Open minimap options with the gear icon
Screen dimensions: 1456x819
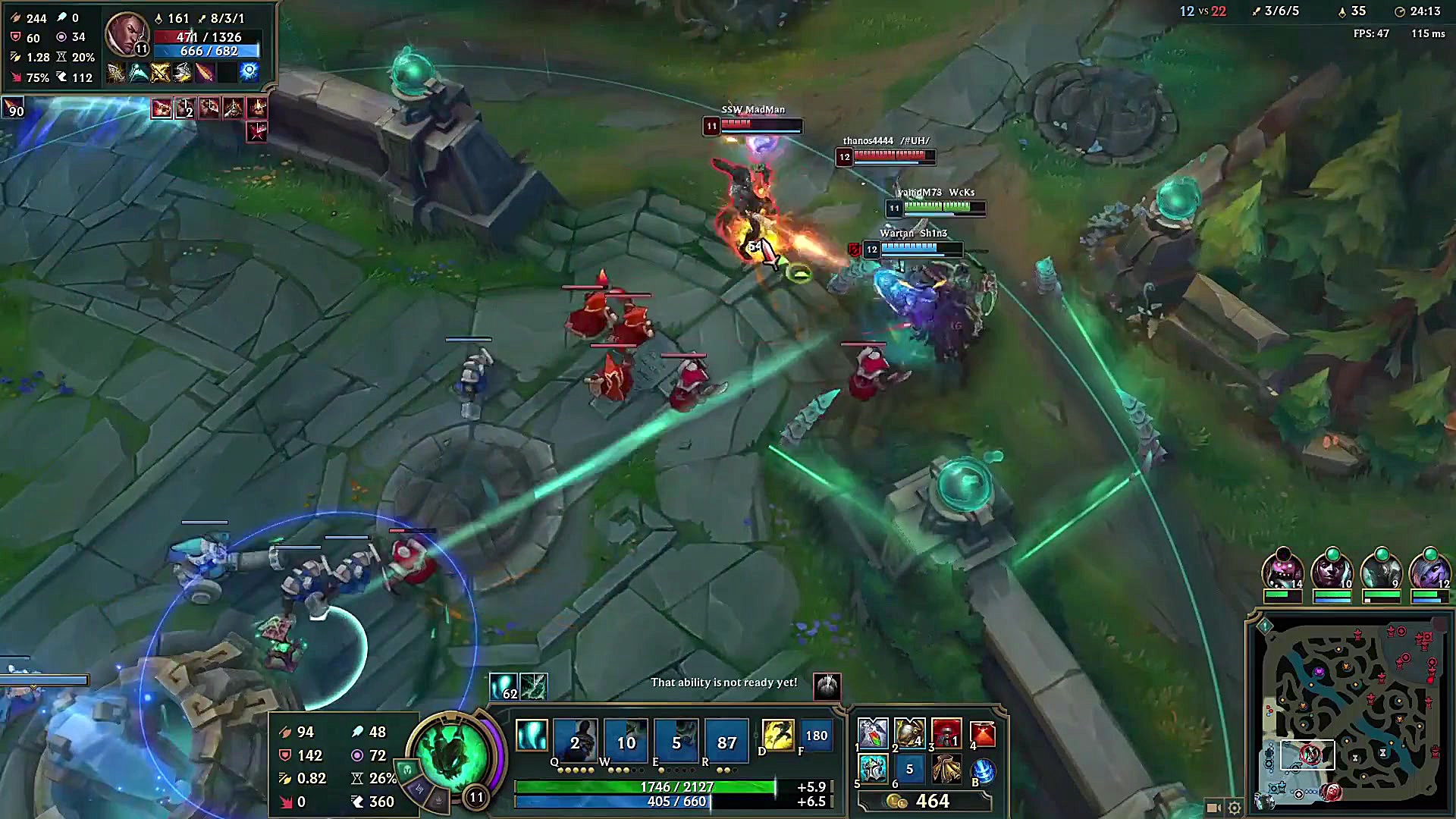coord(1235,808)
